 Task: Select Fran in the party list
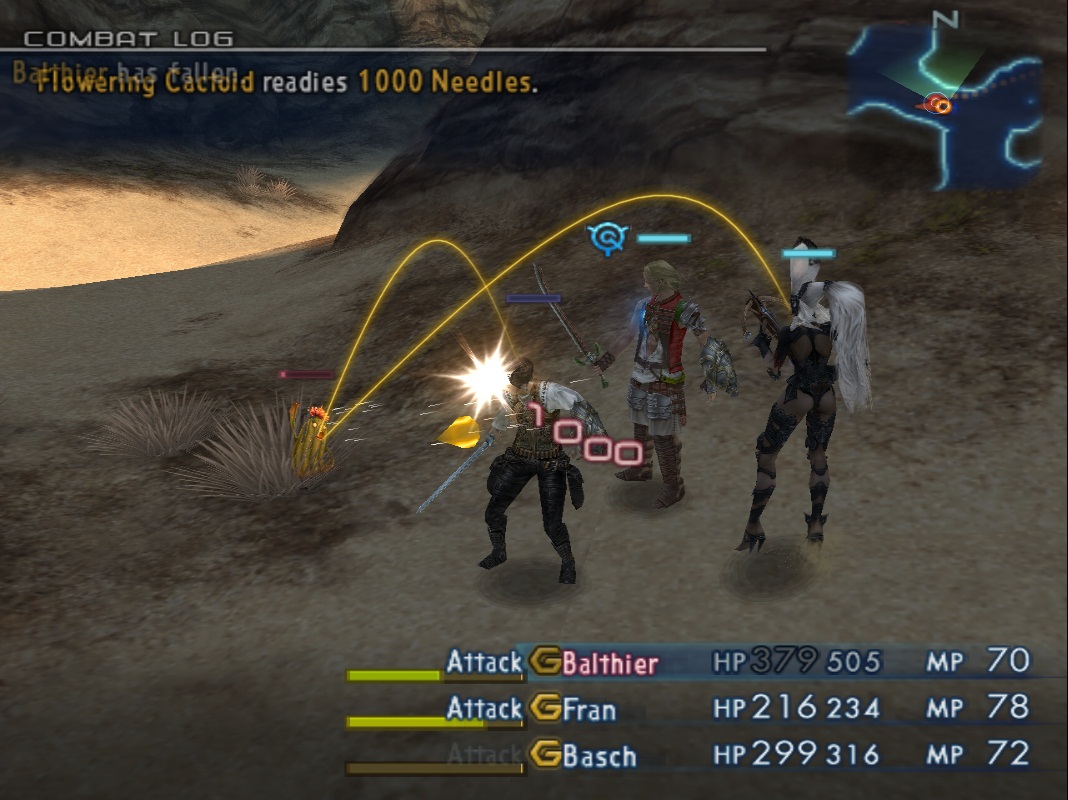(589, 709)
